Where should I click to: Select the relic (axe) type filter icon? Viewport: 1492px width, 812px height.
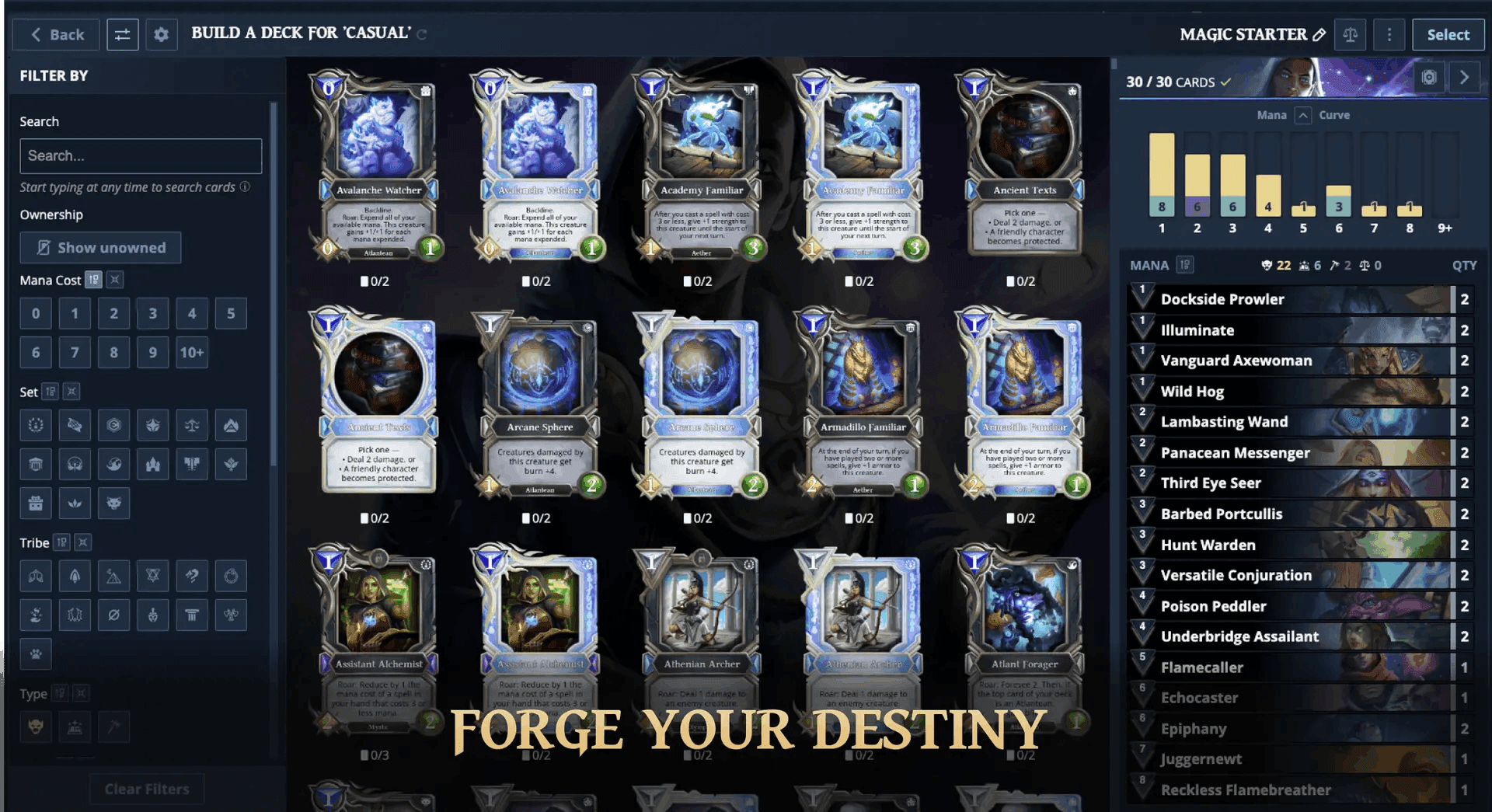(x=113, y=727)
